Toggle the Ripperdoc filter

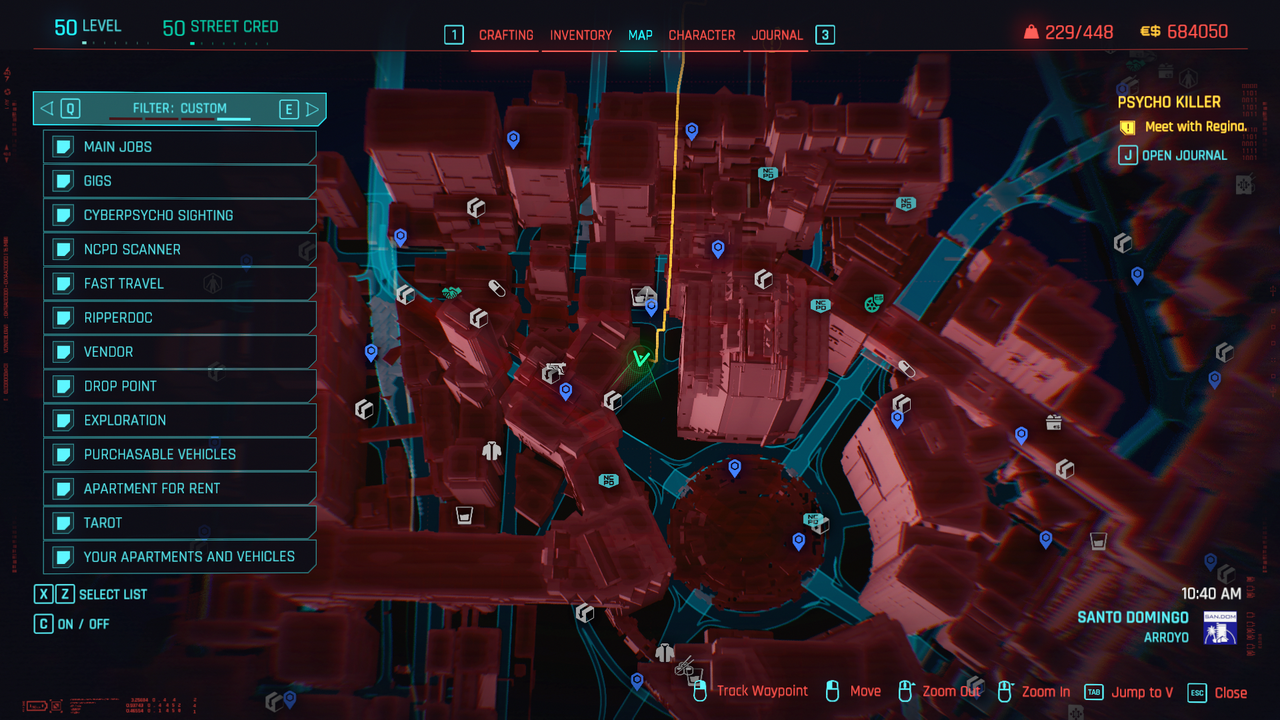click(x=180, y=318)
